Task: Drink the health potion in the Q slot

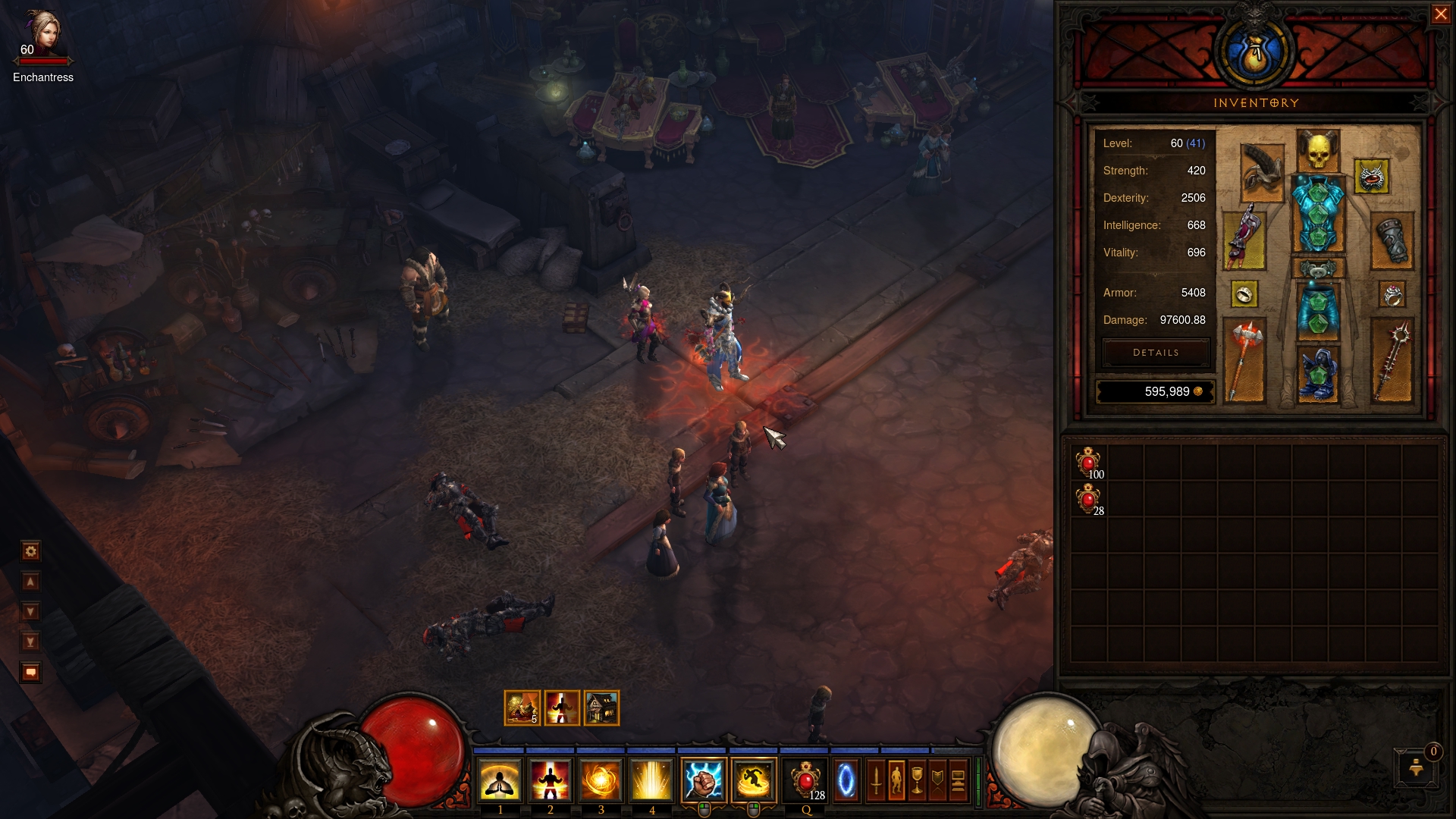Action: click(x=805, y=780)
